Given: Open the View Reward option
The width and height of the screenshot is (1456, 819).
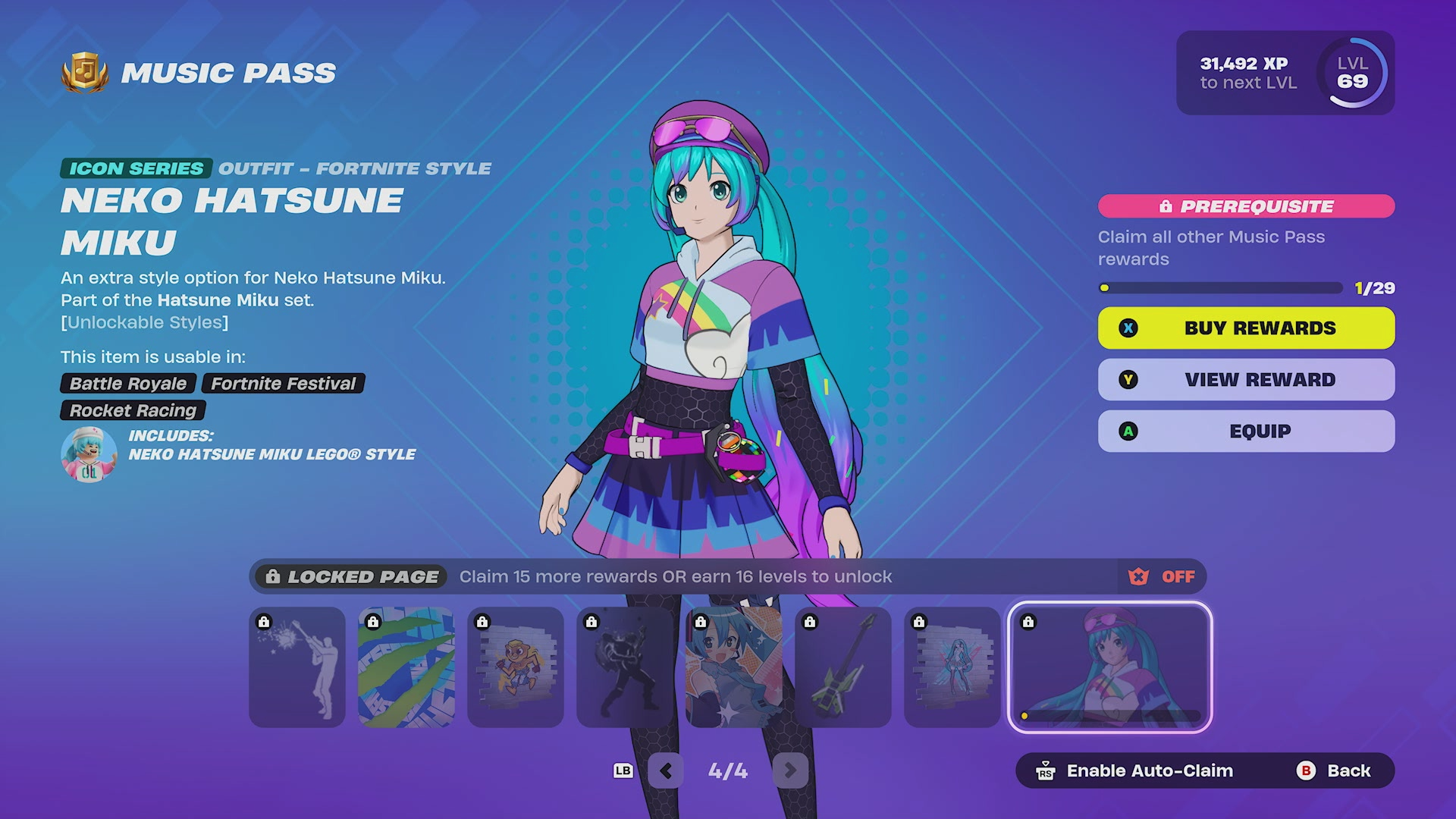Looking at the screenshot, I should coord(1246,380).
